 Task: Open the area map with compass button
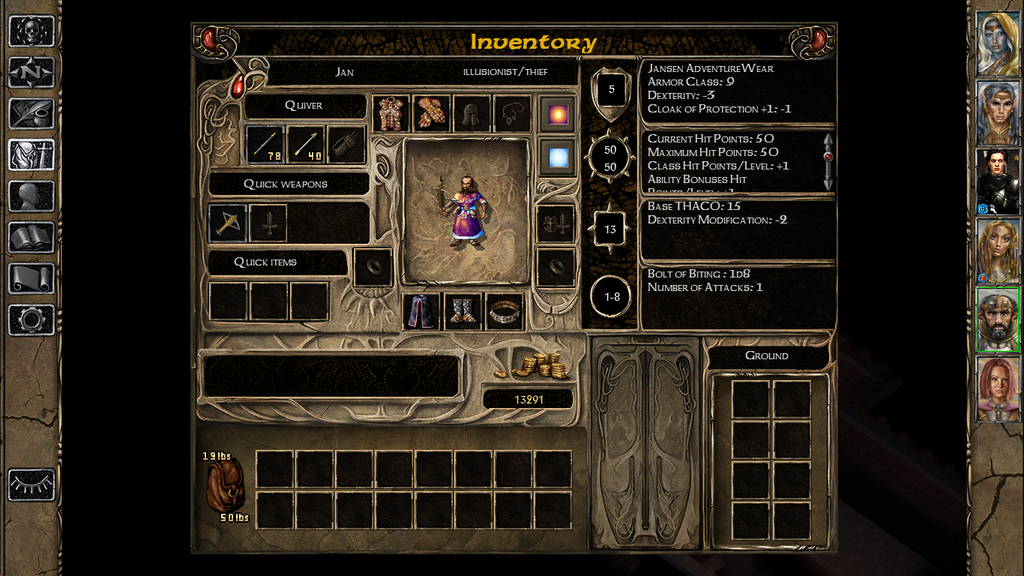[x=31, y=72]
